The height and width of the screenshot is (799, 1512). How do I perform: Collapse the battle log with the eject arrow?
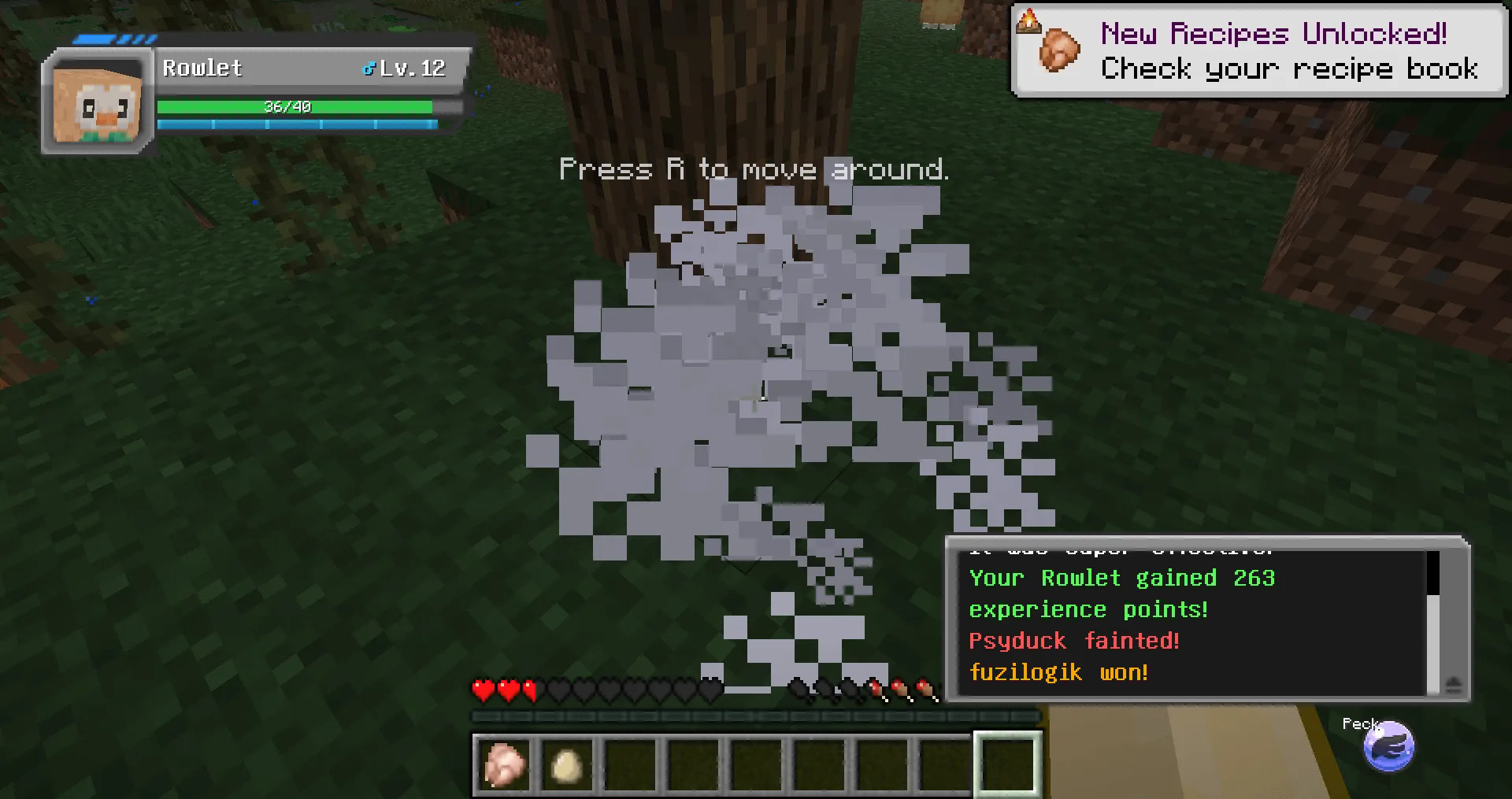[1453, 684]
